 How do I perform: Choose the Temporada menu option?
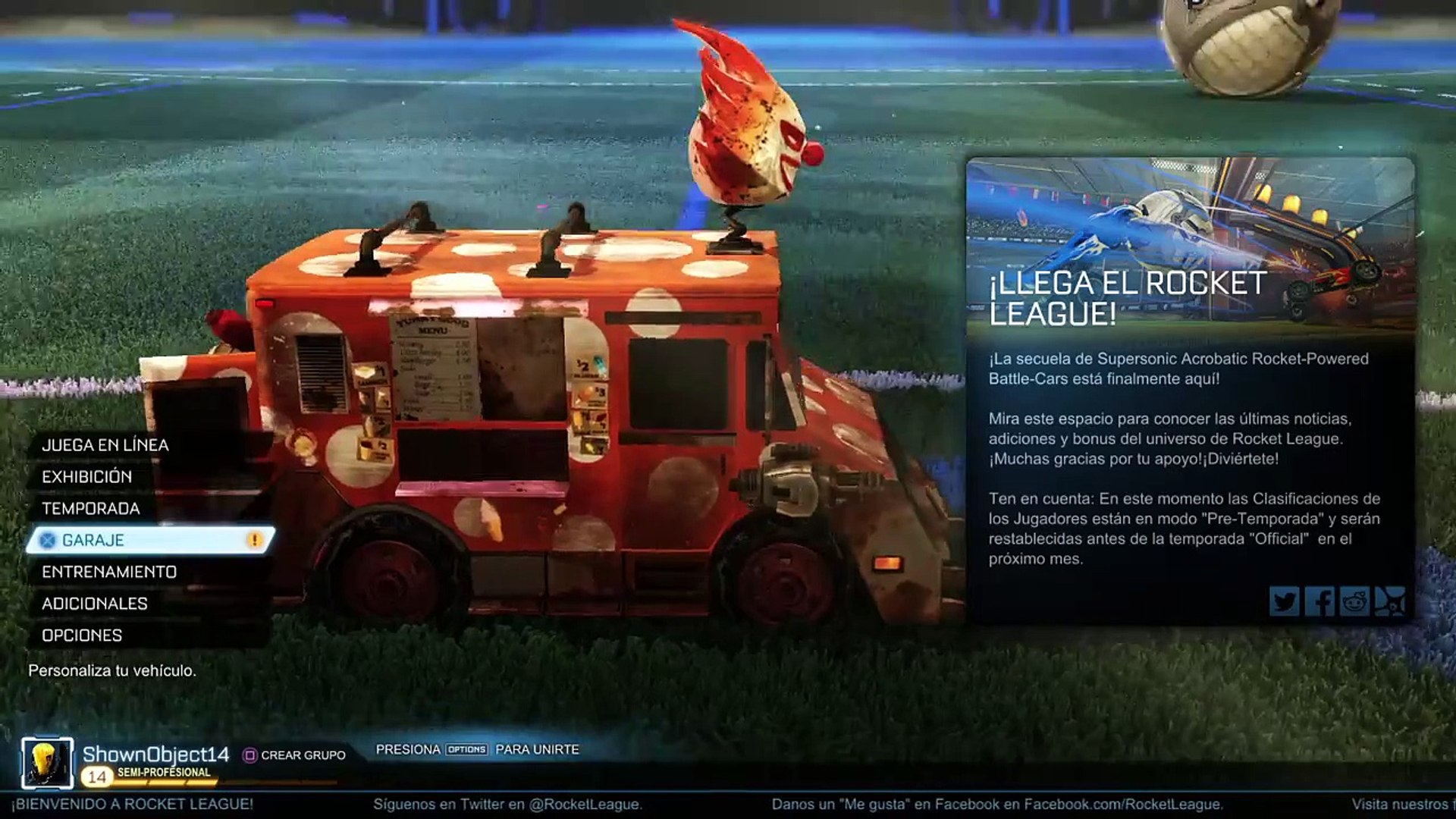(91, 509)
